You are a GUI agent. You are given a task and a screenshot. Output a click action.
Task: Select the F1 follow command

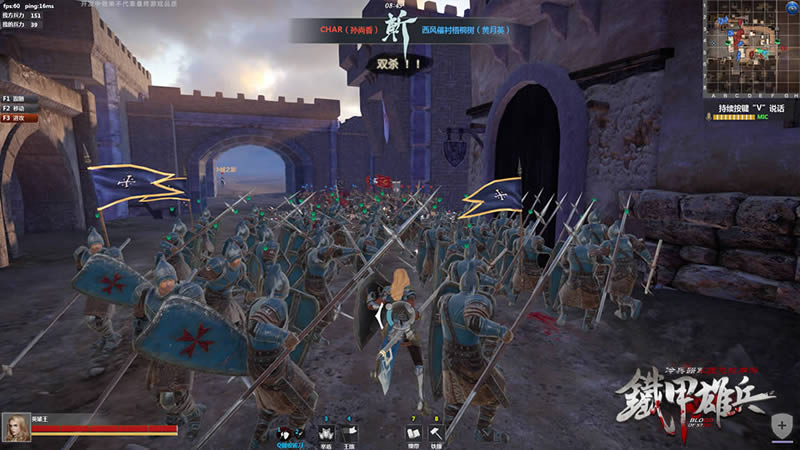click(x=20, y=99)
